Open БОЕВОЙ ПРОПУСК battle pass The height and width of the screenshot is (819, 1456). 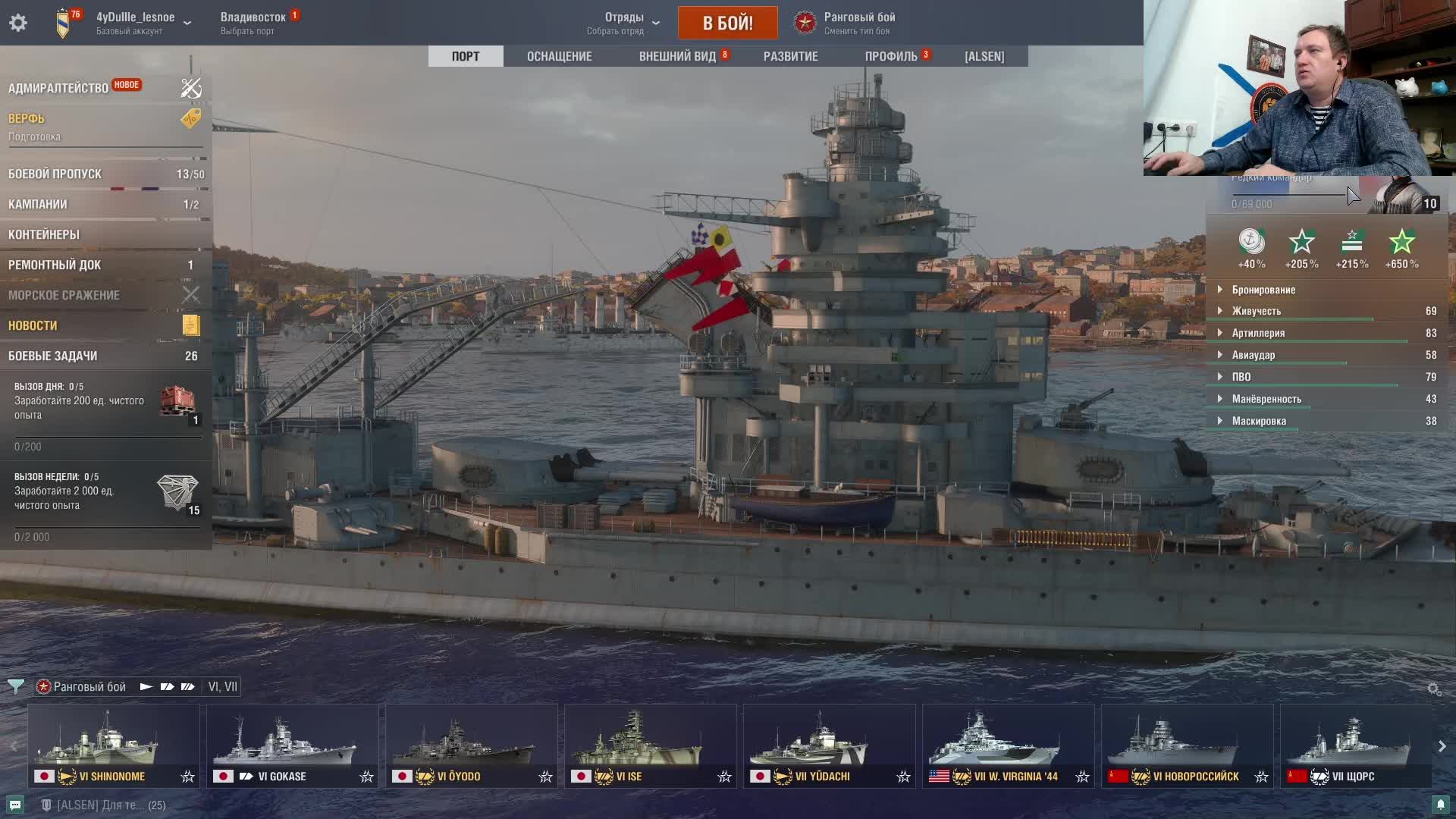[x=55, y=174]
